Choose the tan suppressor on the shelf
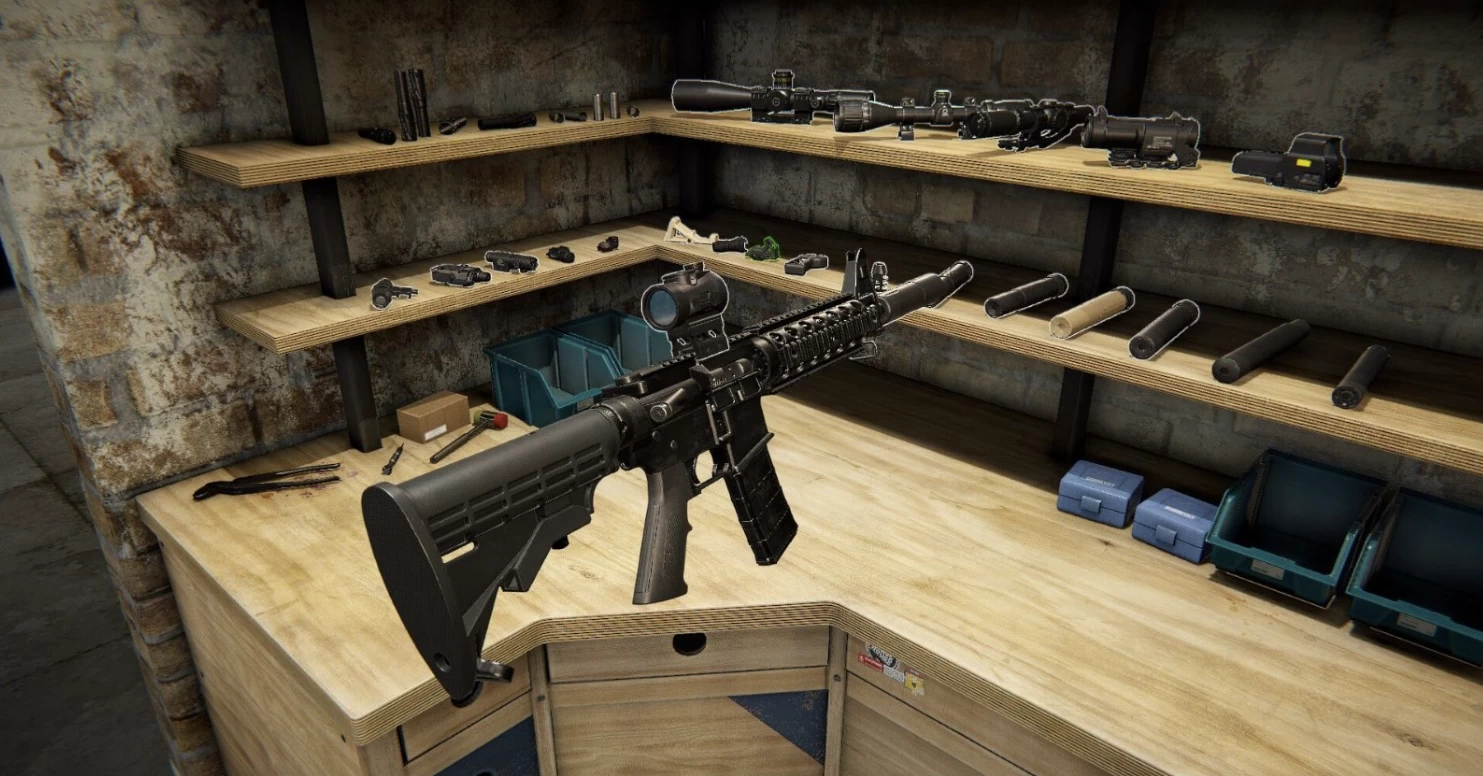The width and height of the screenshot is (1483, 776). click(1091, 312)
